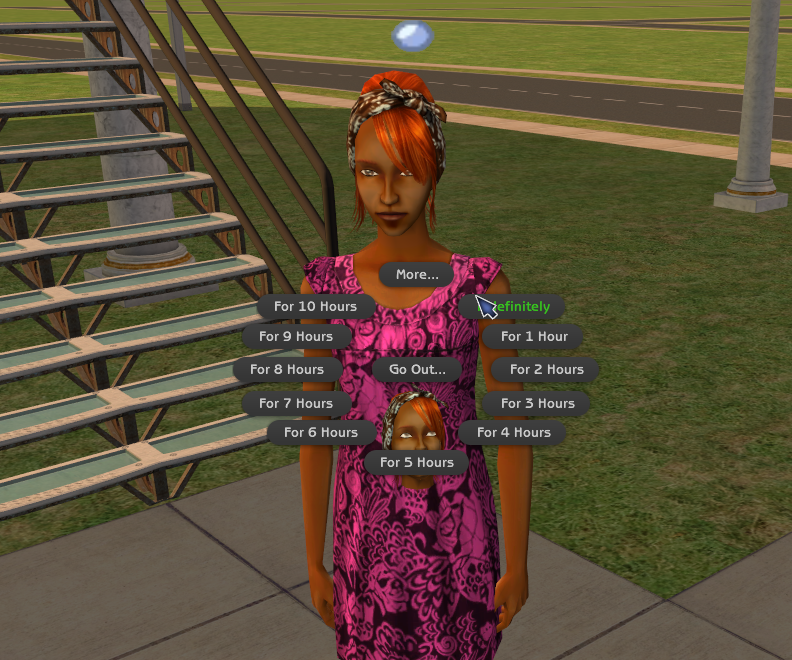This screenshot has width=792, height=660.
Task: Choose the "More..." pie menu option
Action: click(x=417, y=274)
